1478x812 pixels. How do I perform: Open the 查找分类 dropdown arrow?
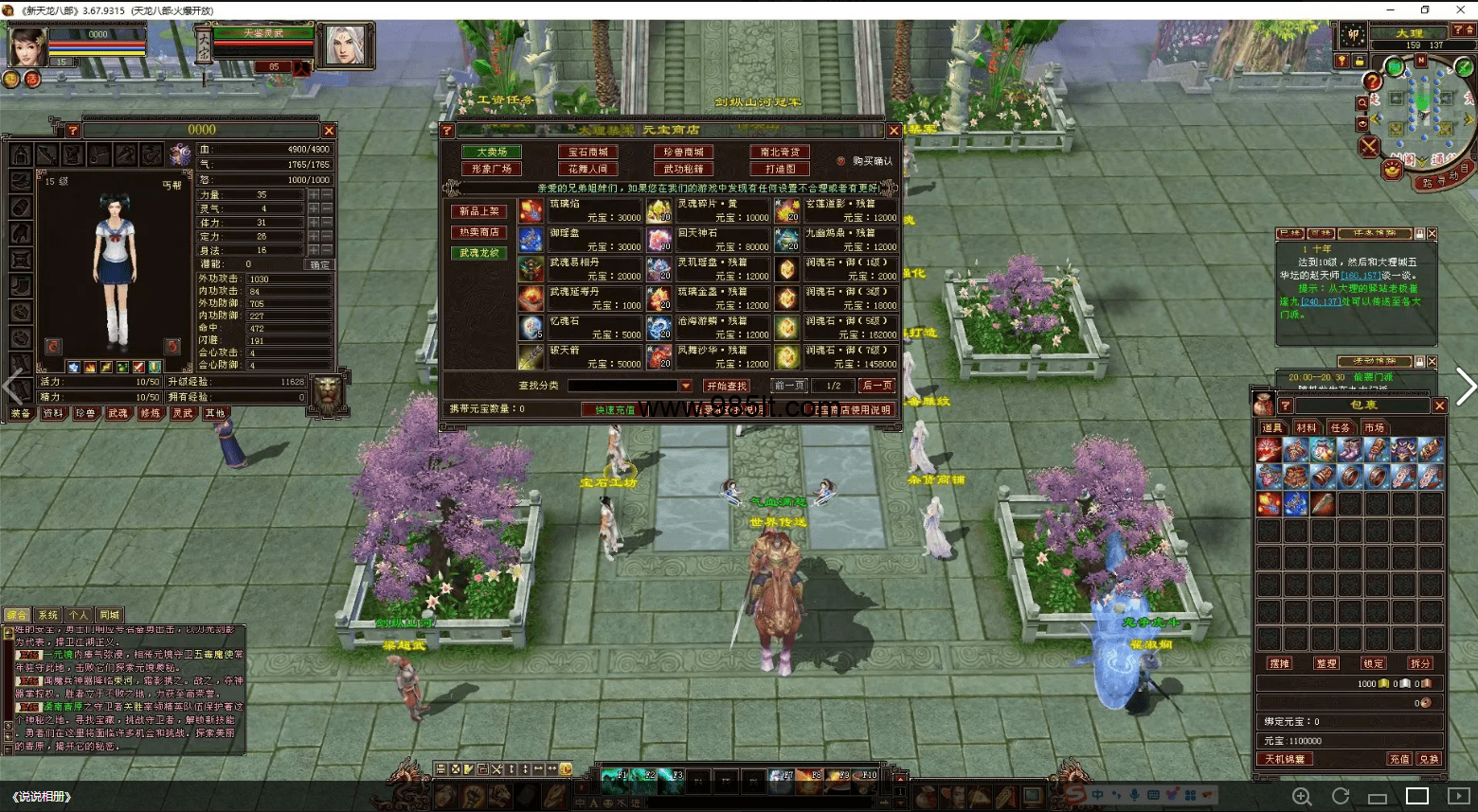(x=686, y=386)
